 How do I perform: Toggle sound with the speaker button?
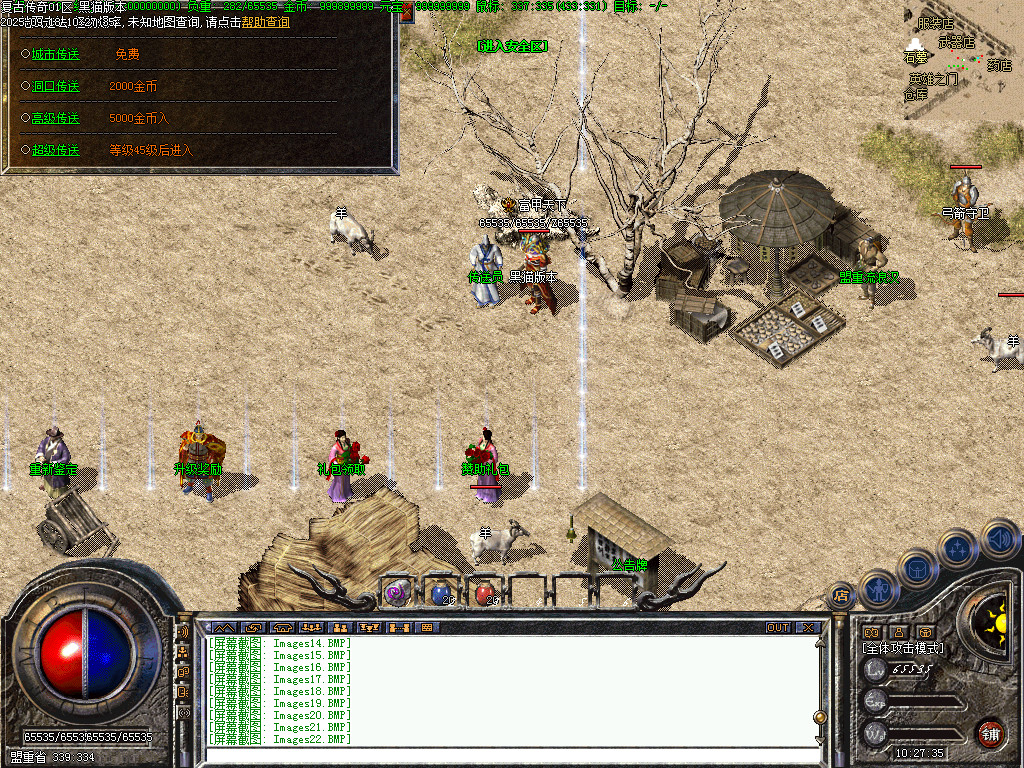[999, 539]
